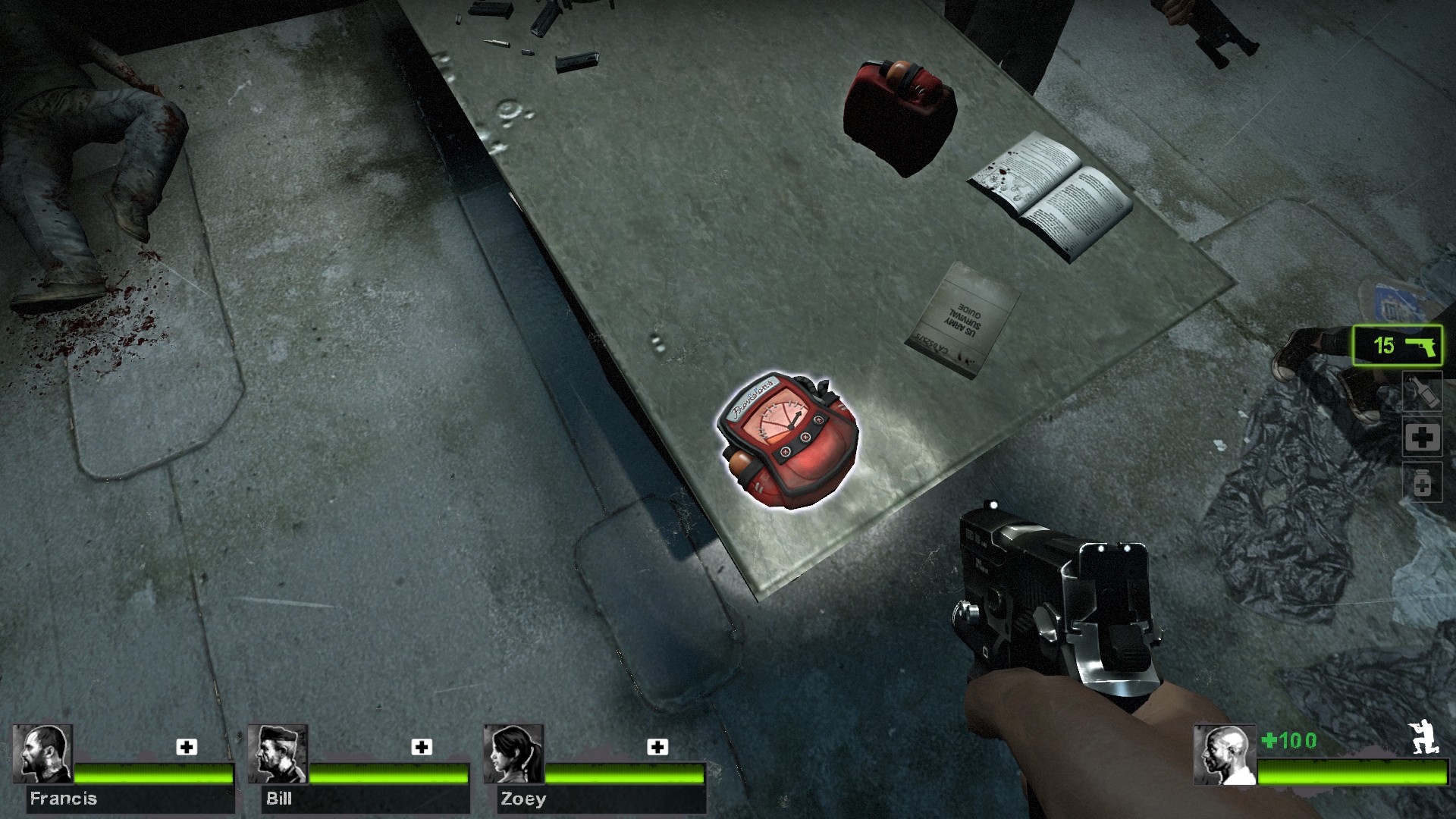Click Francis's teammate portrait
This screenshot has height=819, width=1456.
(x=42, y=754)
